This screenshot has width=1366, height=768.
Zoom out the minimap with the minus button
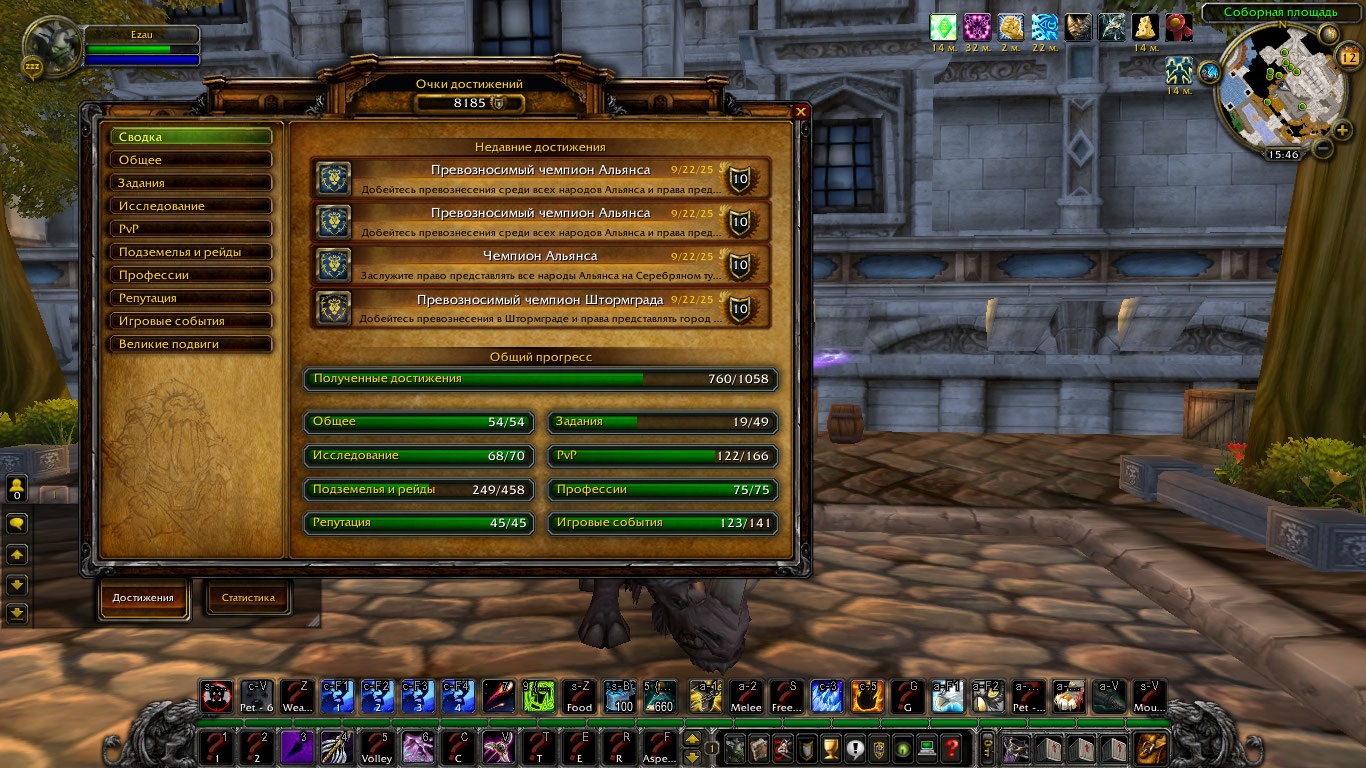pos(1322,148)
